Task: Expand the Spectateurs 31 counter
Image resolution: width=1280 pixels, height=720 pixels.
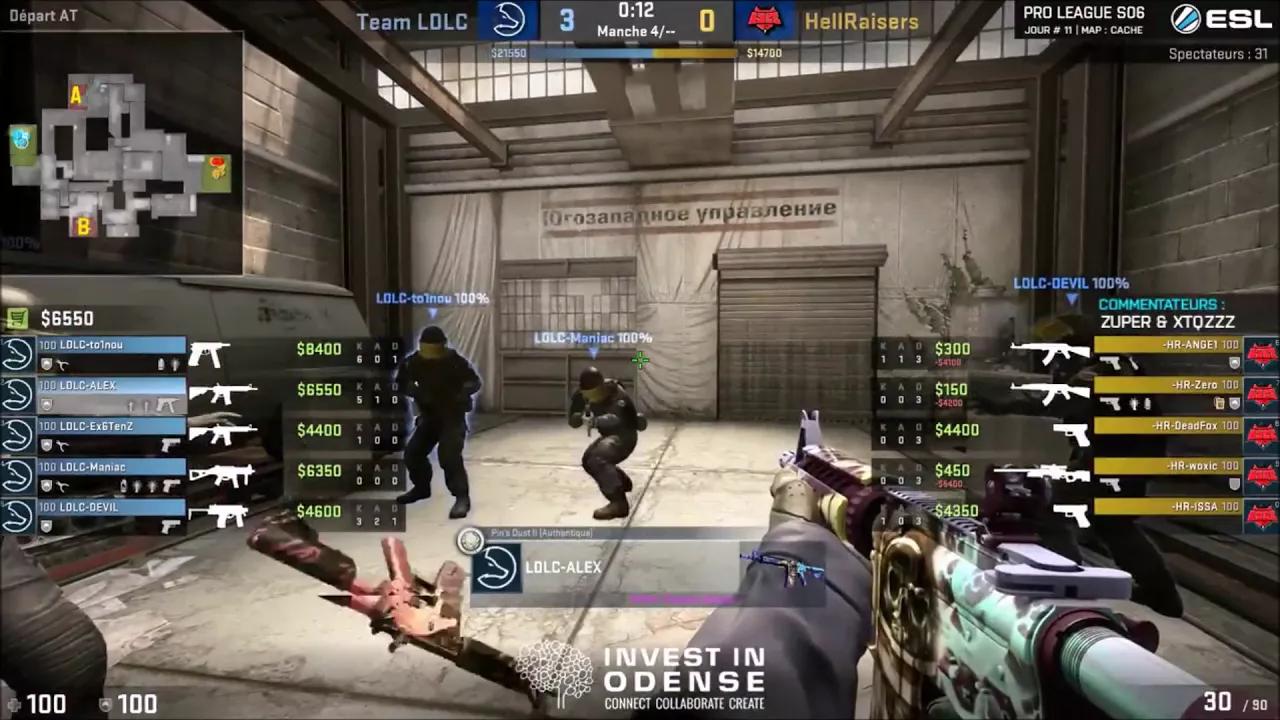Action: point(1216,55)
